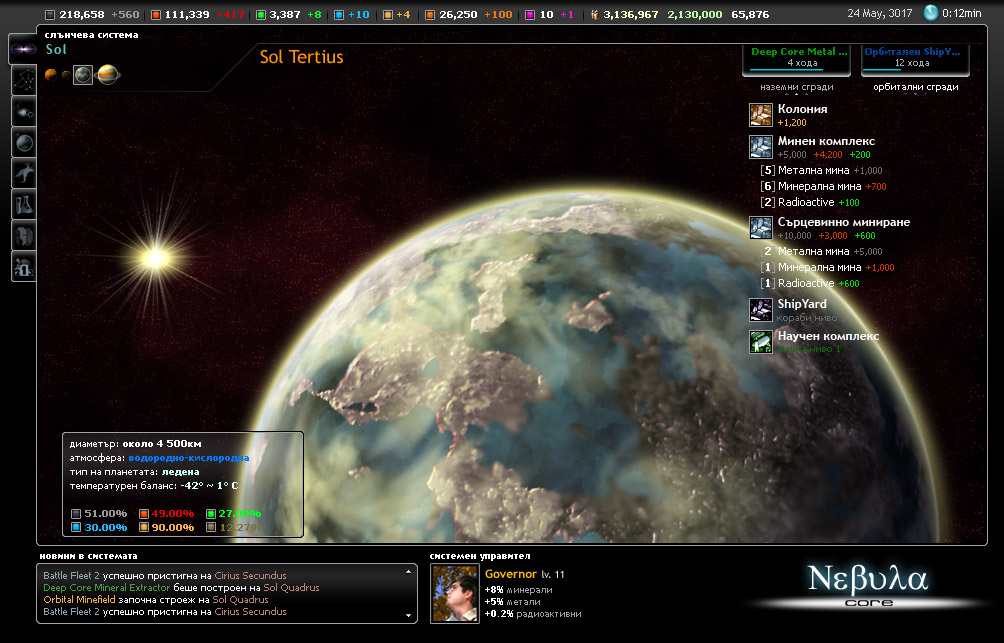Click the turn timer orb icon

point(931,13)
